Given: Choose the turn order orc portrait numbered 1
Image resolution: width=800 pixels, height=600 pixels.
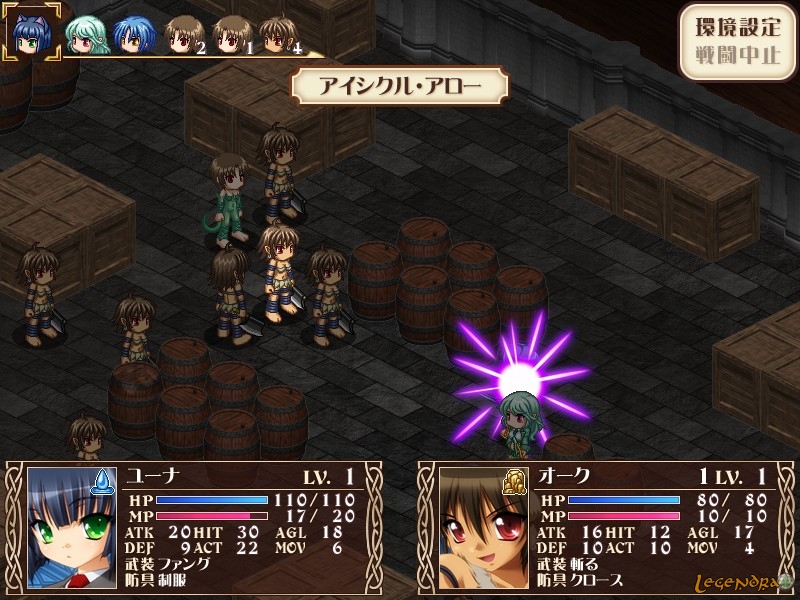Looking at the screenshot, I should tap(231, 36).
